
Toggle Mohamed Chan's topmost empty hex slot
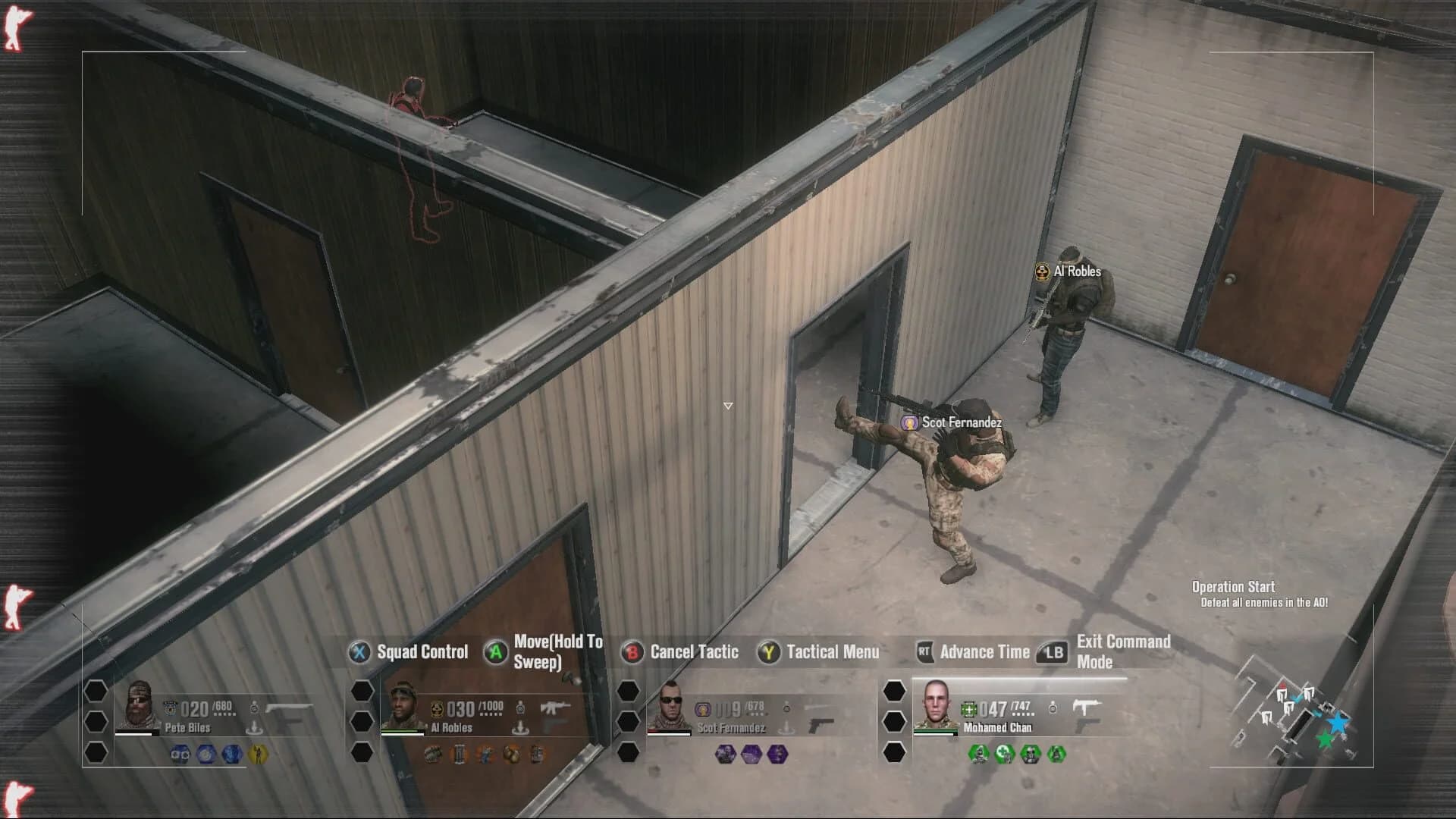[894, 691]
